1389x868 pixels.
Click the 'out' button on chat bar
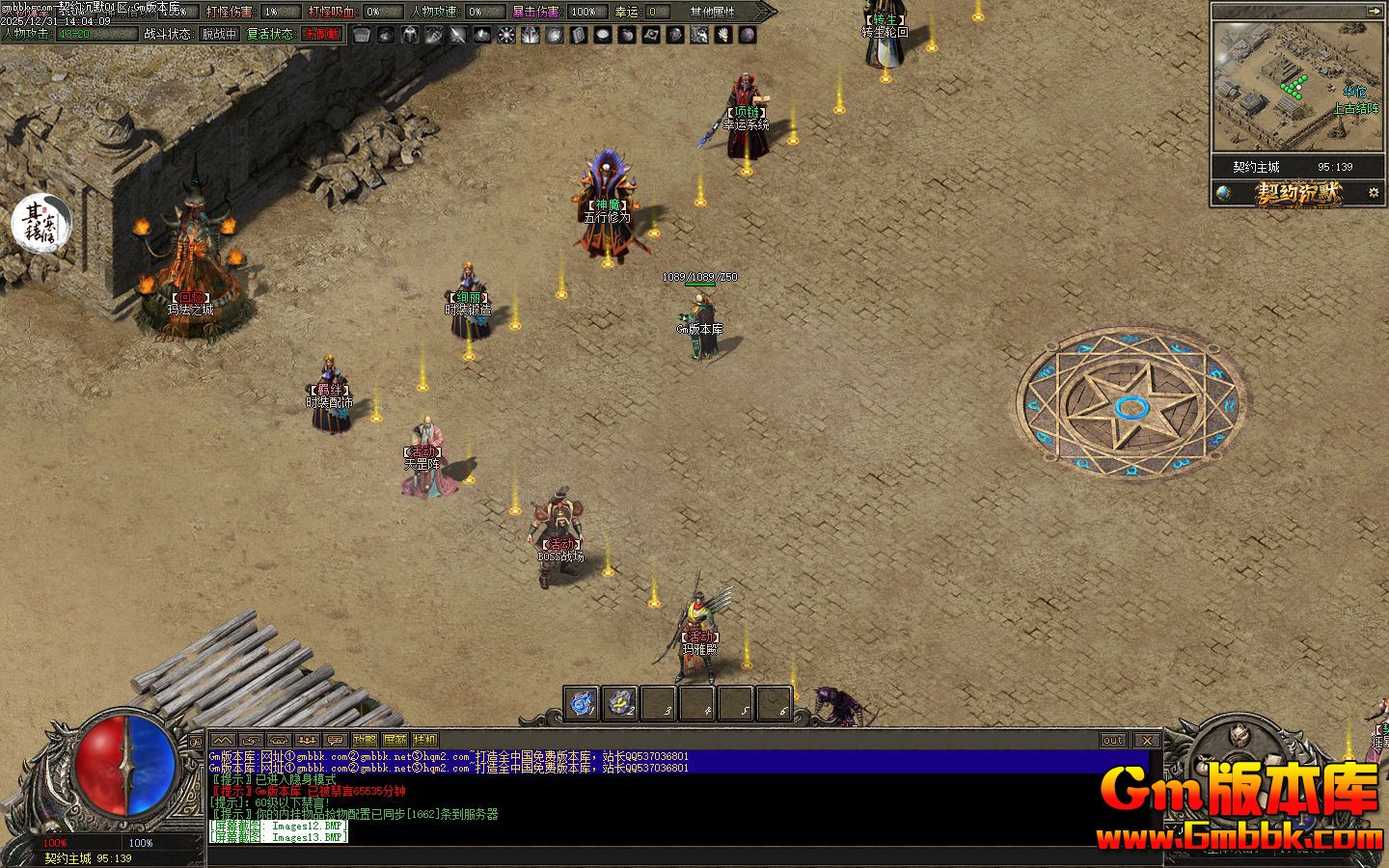[1113, 740]
